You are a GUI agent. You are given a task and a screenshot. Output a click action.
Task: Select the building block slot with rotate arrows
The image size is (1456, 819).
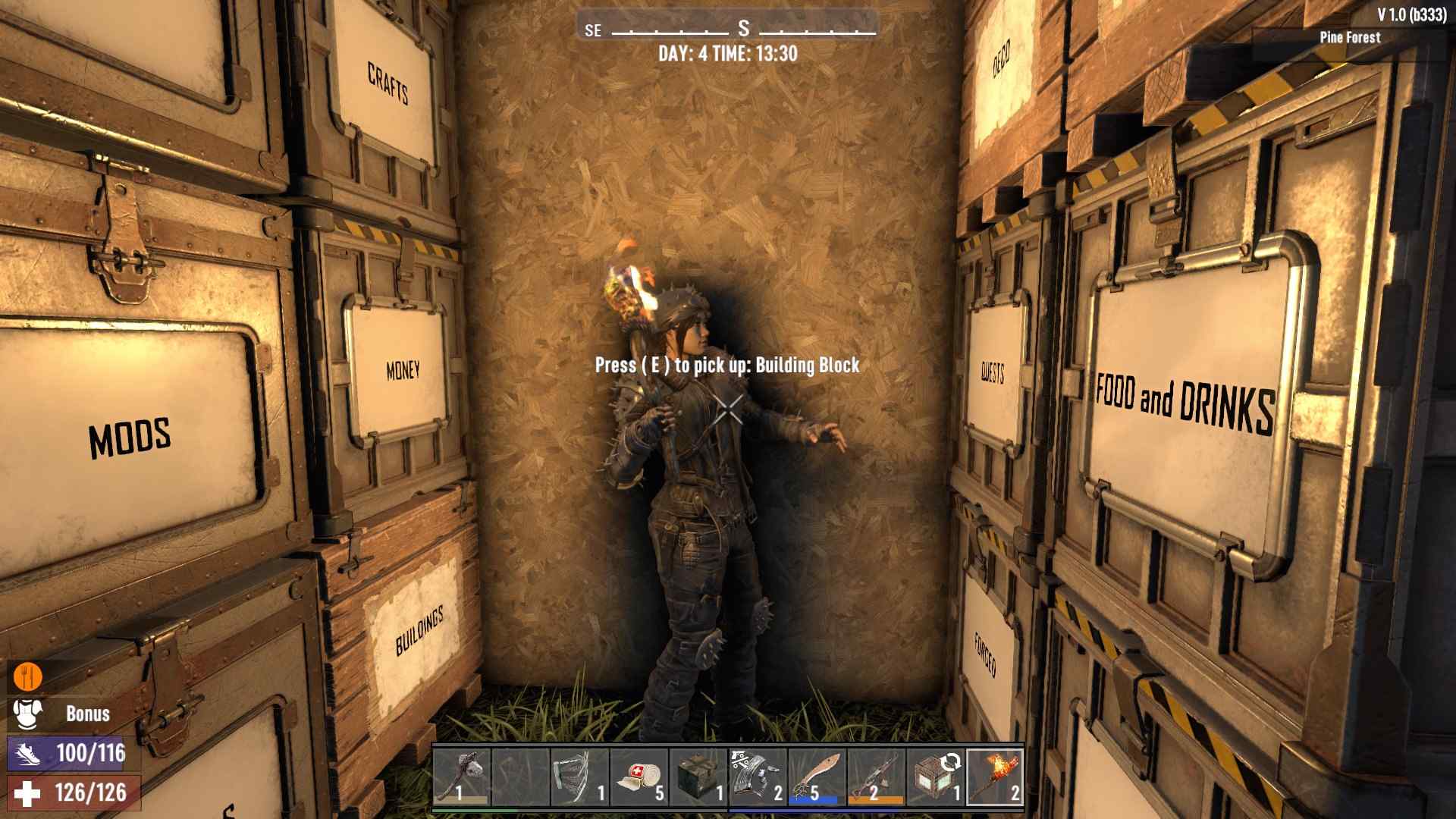point(935,776)
